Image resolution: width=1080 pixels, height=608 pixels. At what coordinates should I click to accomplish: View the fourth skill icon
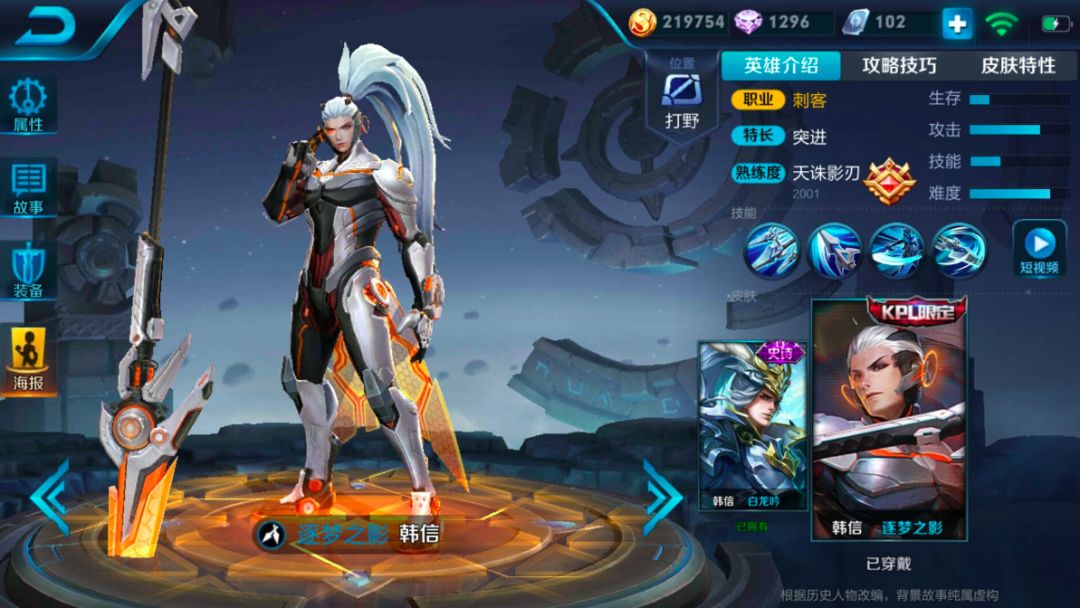coord(959,249)
